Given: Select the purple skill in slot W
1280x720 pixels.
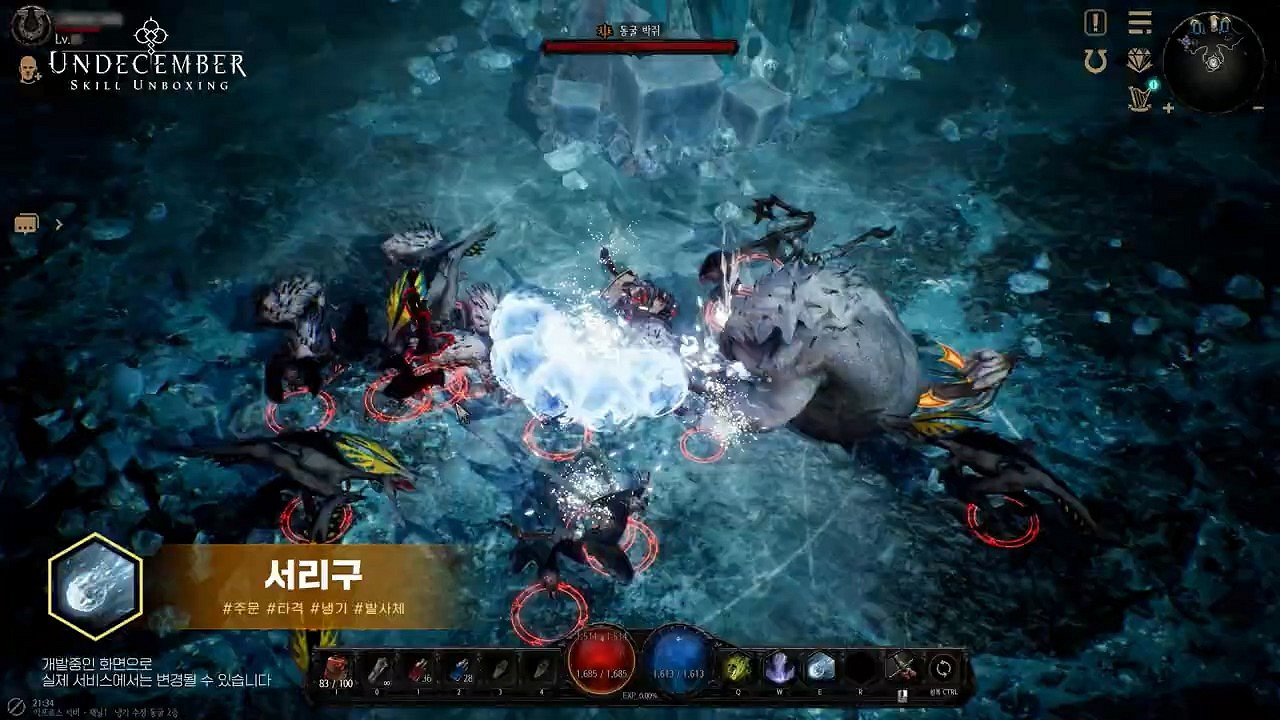Looking at the screenshot, I should click(779, 668).
